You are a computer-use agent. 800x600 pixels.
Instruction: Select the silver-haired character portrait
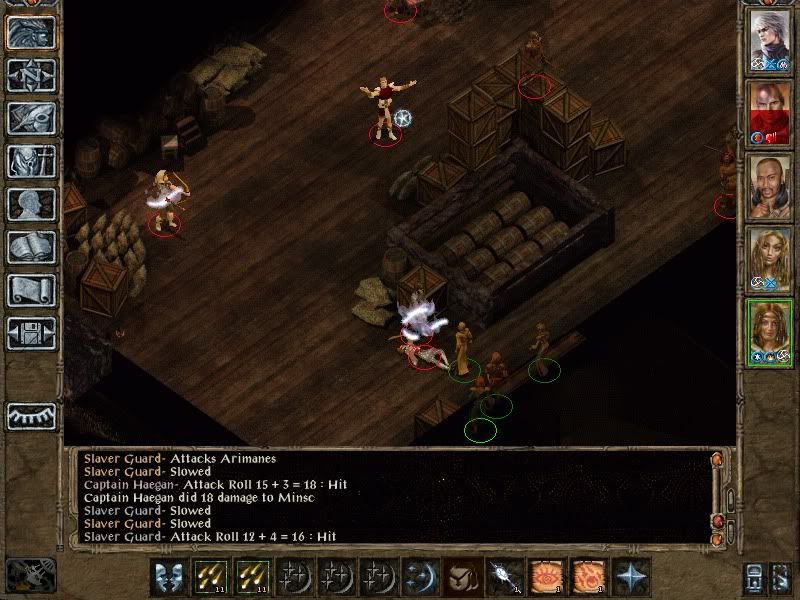(771, 40)
